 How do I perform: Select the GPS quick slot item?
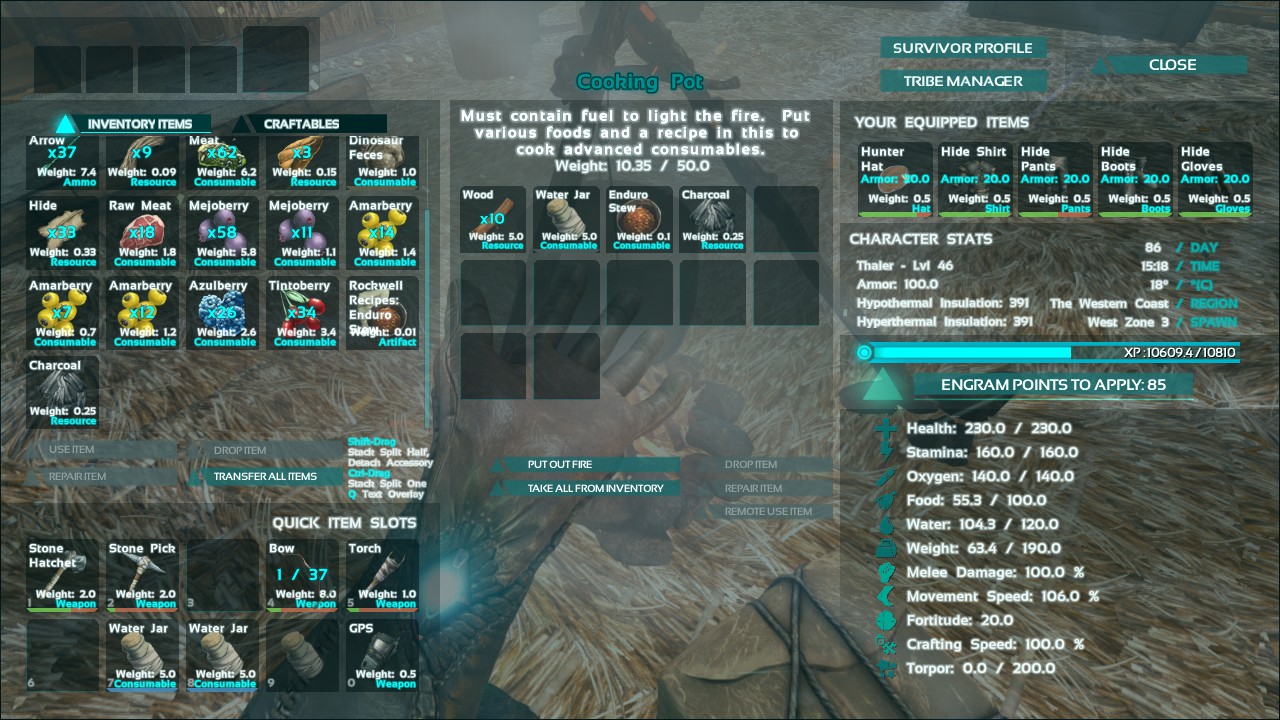click(383, 655)
